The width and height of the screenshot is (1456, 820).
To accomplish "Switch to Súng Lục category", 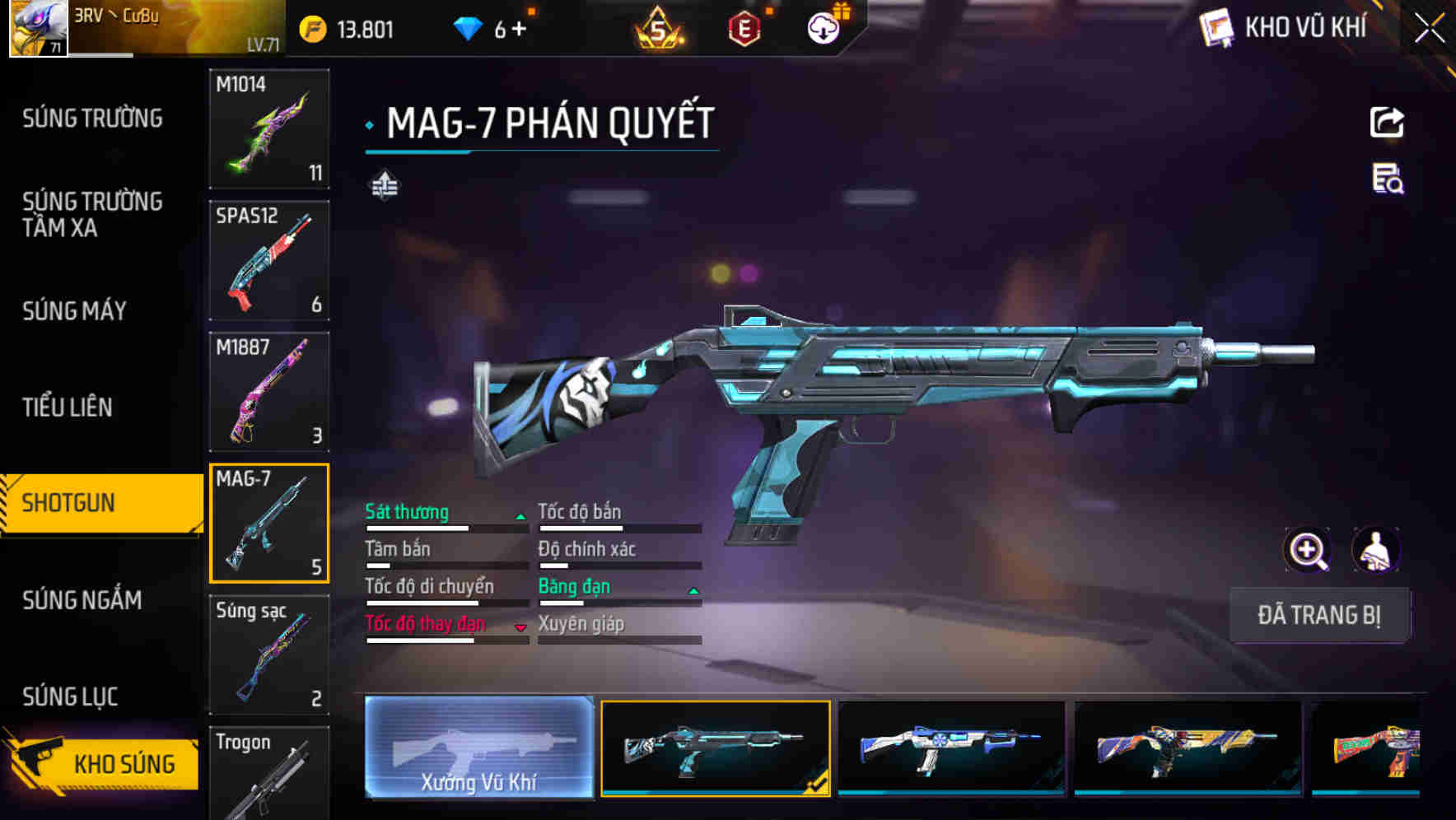I will (70, 697).
